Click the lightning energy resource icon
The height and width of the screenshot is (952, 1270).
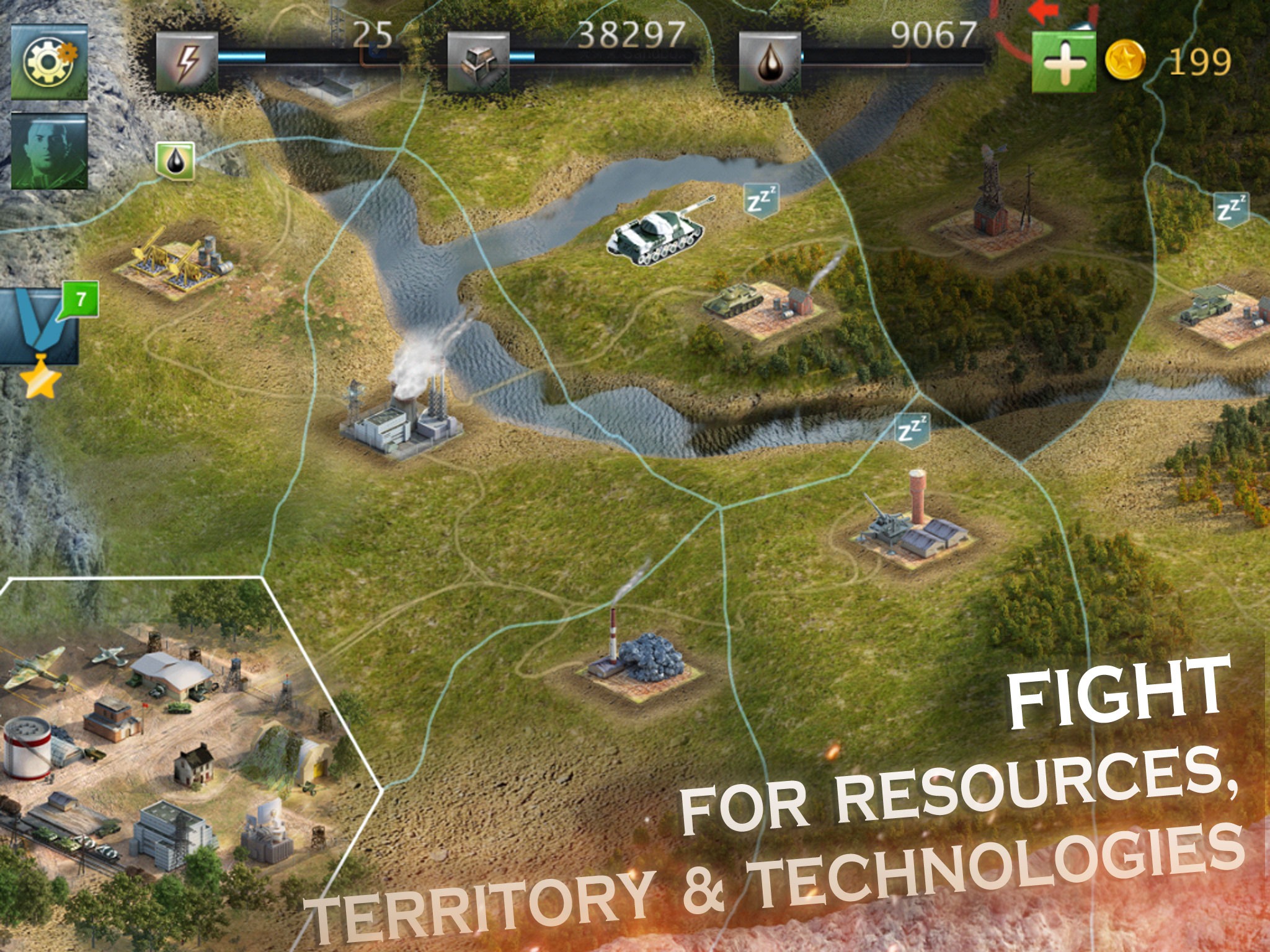(x=186, y=62)
